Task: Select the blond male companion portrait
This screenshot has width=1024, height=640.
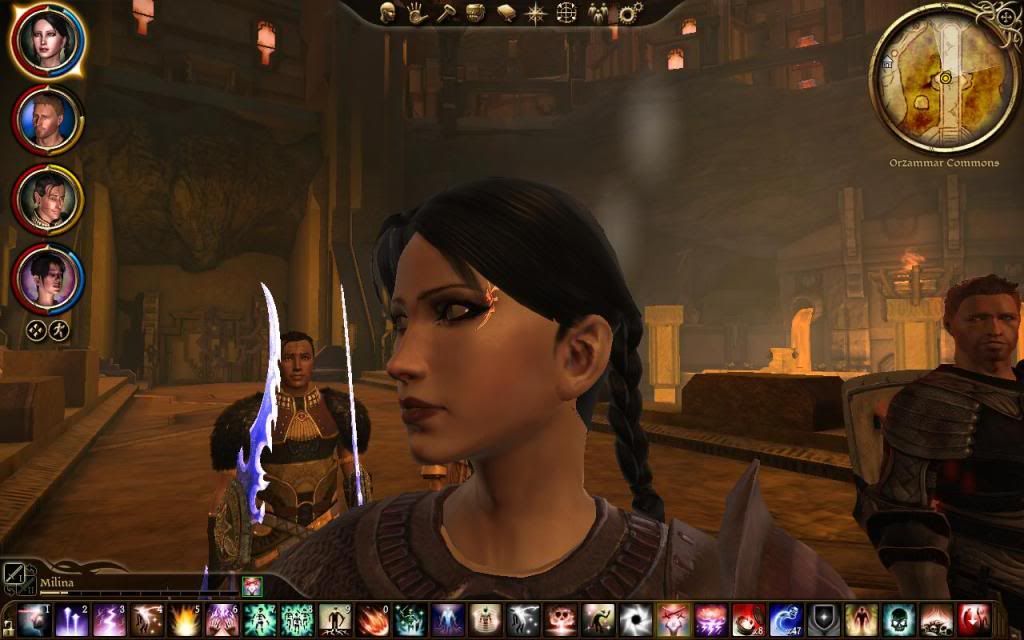Action: tap(47, 119)
